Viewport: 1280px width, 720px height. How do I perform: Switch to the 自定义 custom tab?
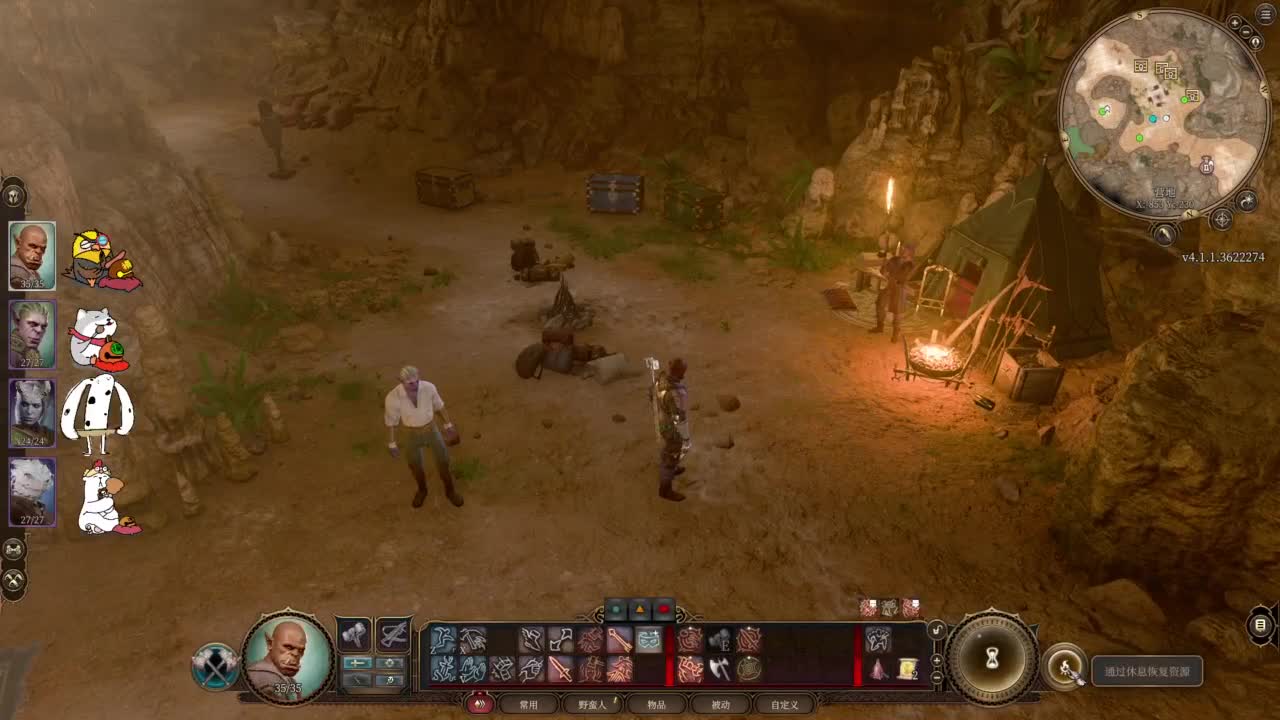click(784, 704)
